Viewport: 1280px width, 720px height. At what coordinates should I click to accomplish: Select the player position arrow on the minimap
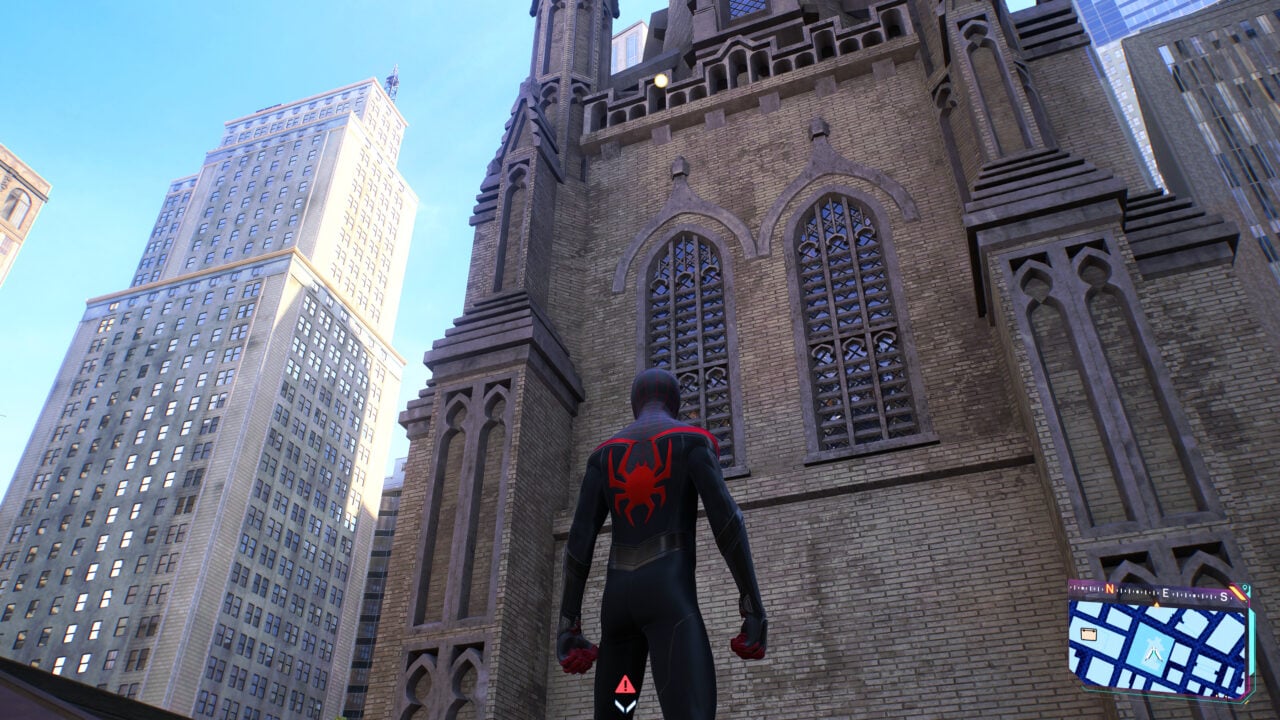(1154, 656)
